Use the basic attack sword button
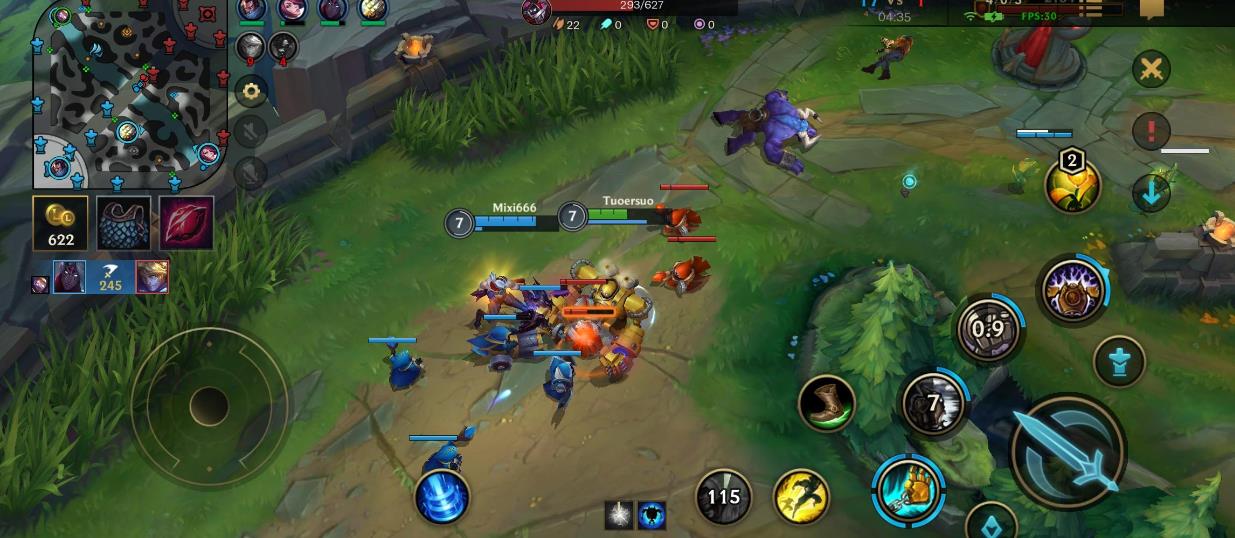Viewport: 1235px width, 538px height. click(1068, 452)
